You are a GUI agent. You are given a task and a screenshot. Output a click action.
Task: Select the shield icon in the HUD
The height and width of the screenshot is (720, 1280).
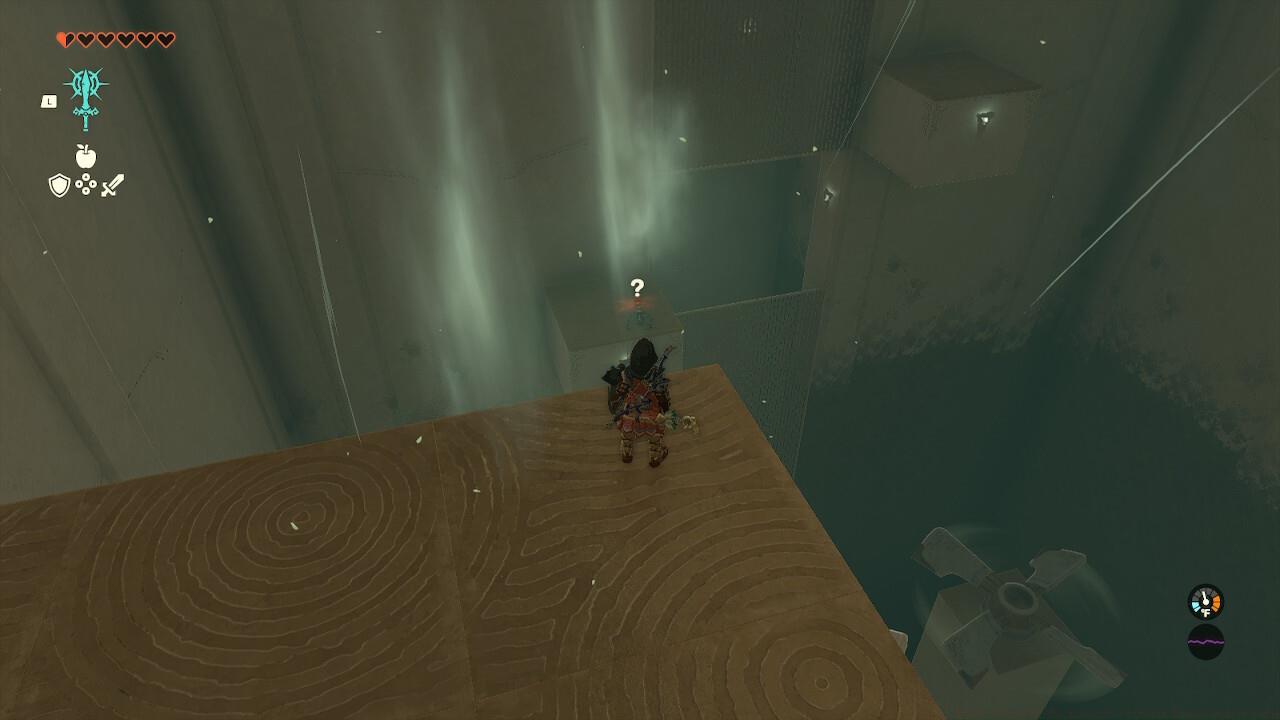[59, 185]
